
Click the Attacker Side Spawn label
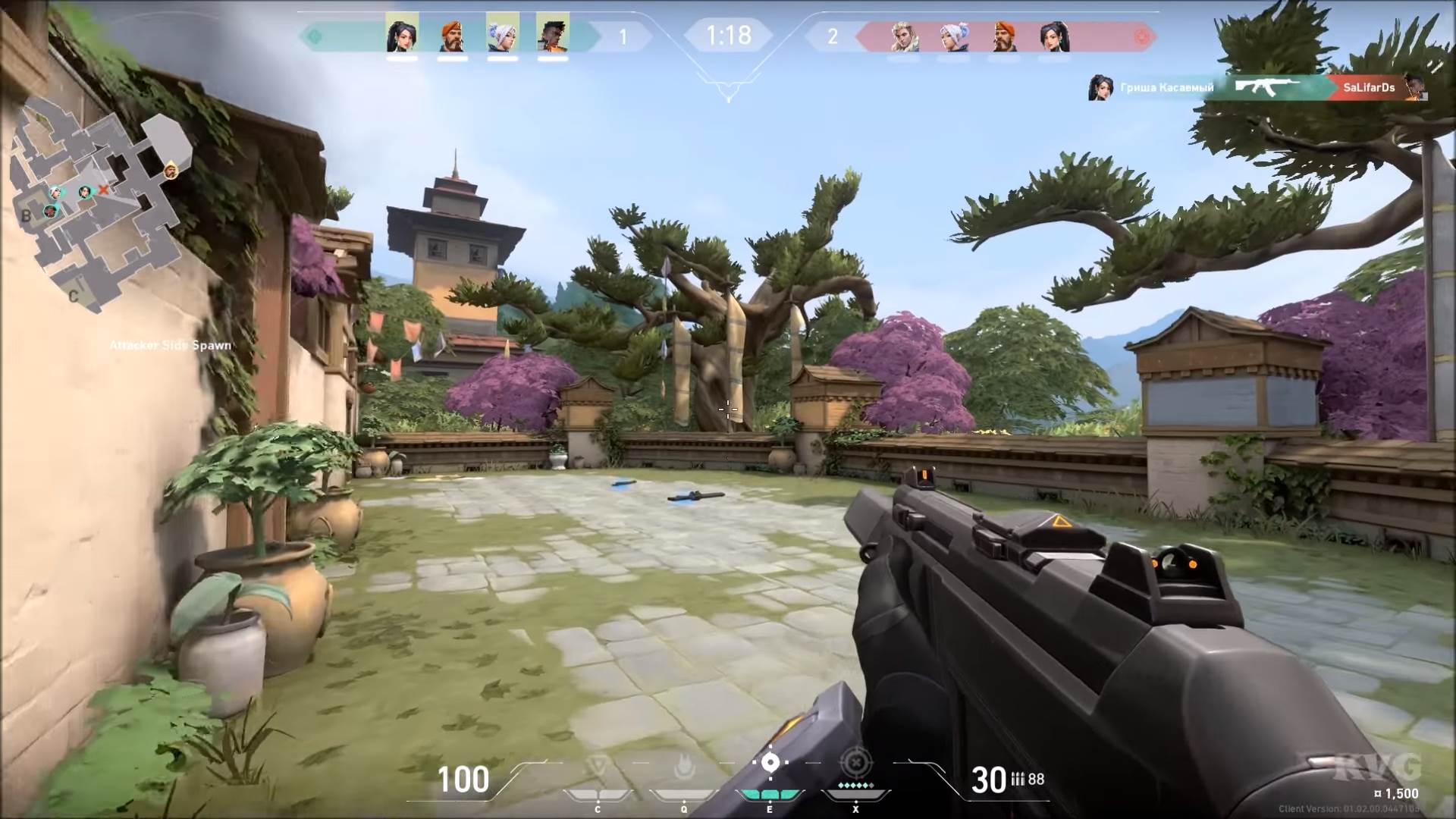pos(169,345)
